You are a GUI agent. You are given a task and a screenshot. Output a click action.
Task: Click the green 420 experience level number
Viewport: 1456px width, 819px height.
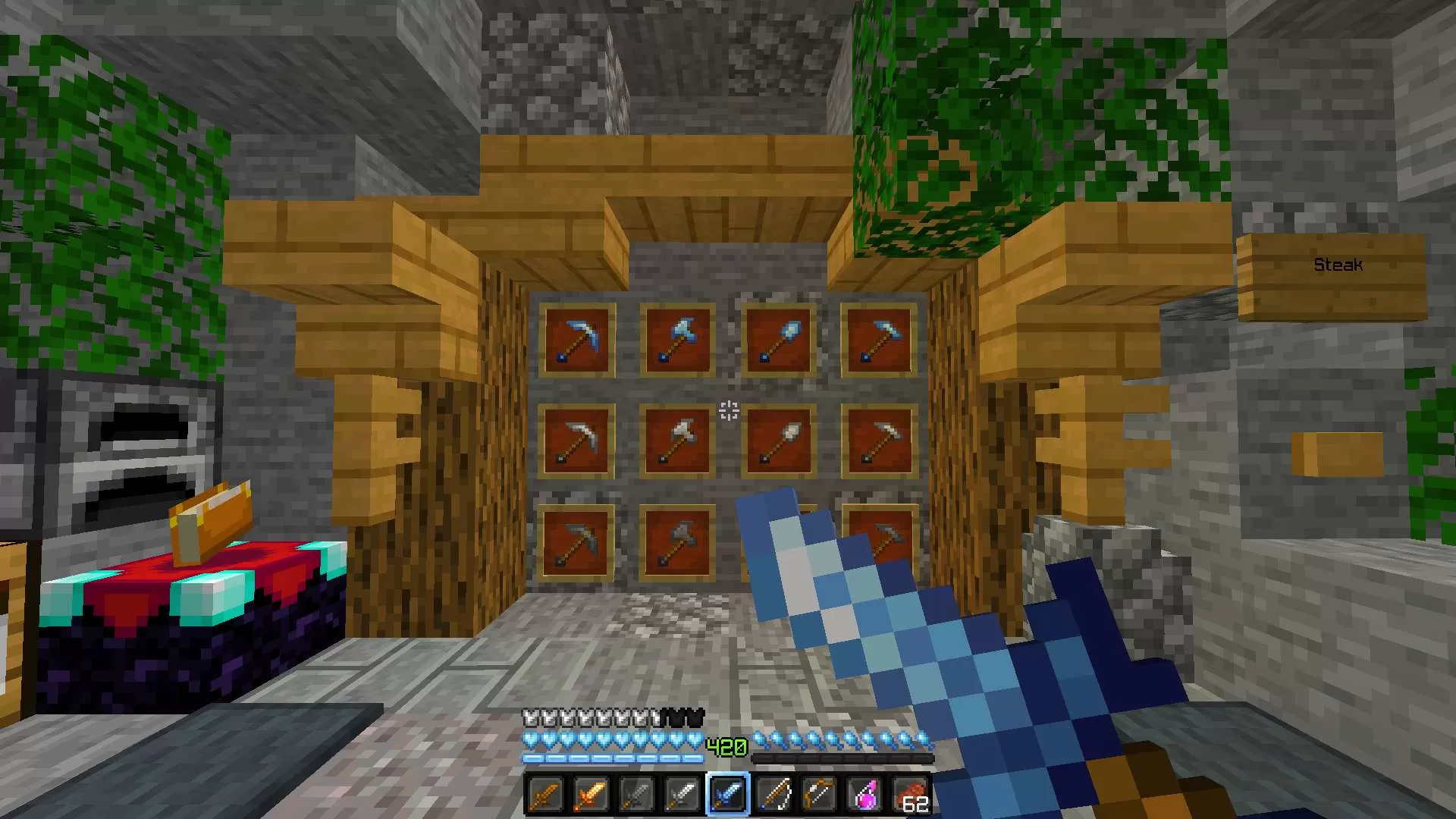(728, 747)
